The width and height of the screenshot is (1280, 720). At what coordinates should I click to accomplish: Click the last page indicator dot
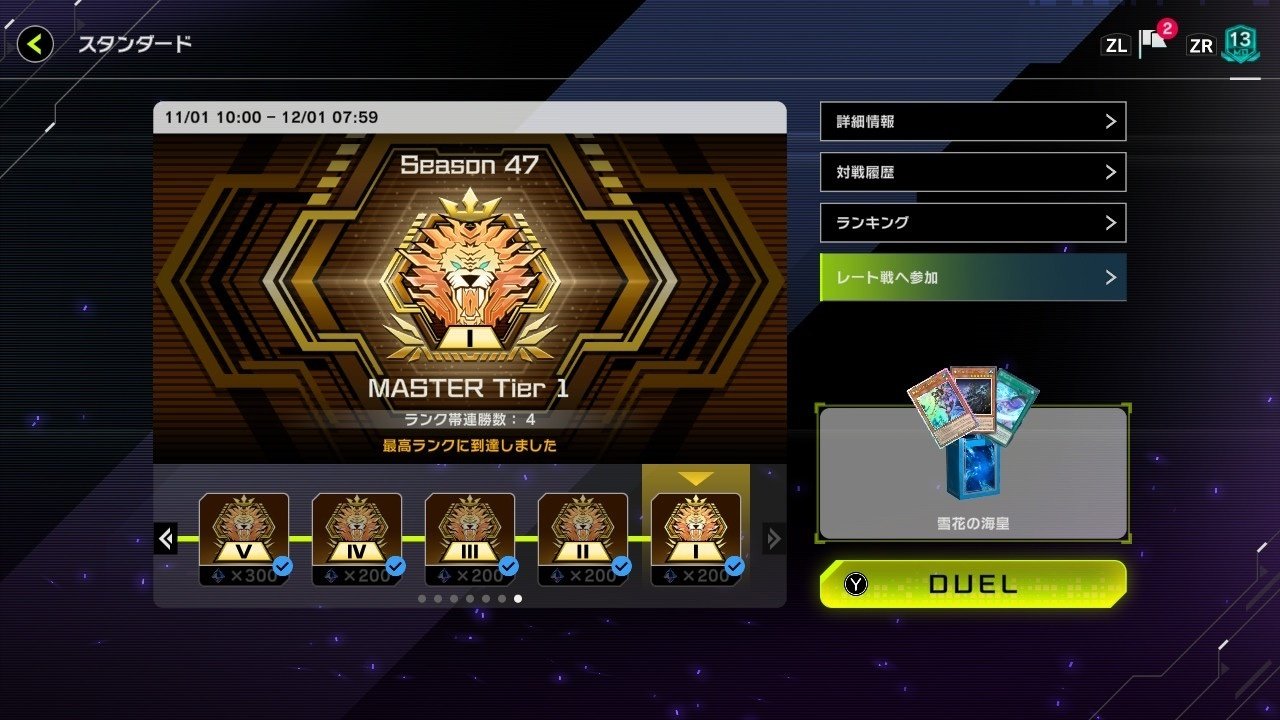tap(517, 598)
